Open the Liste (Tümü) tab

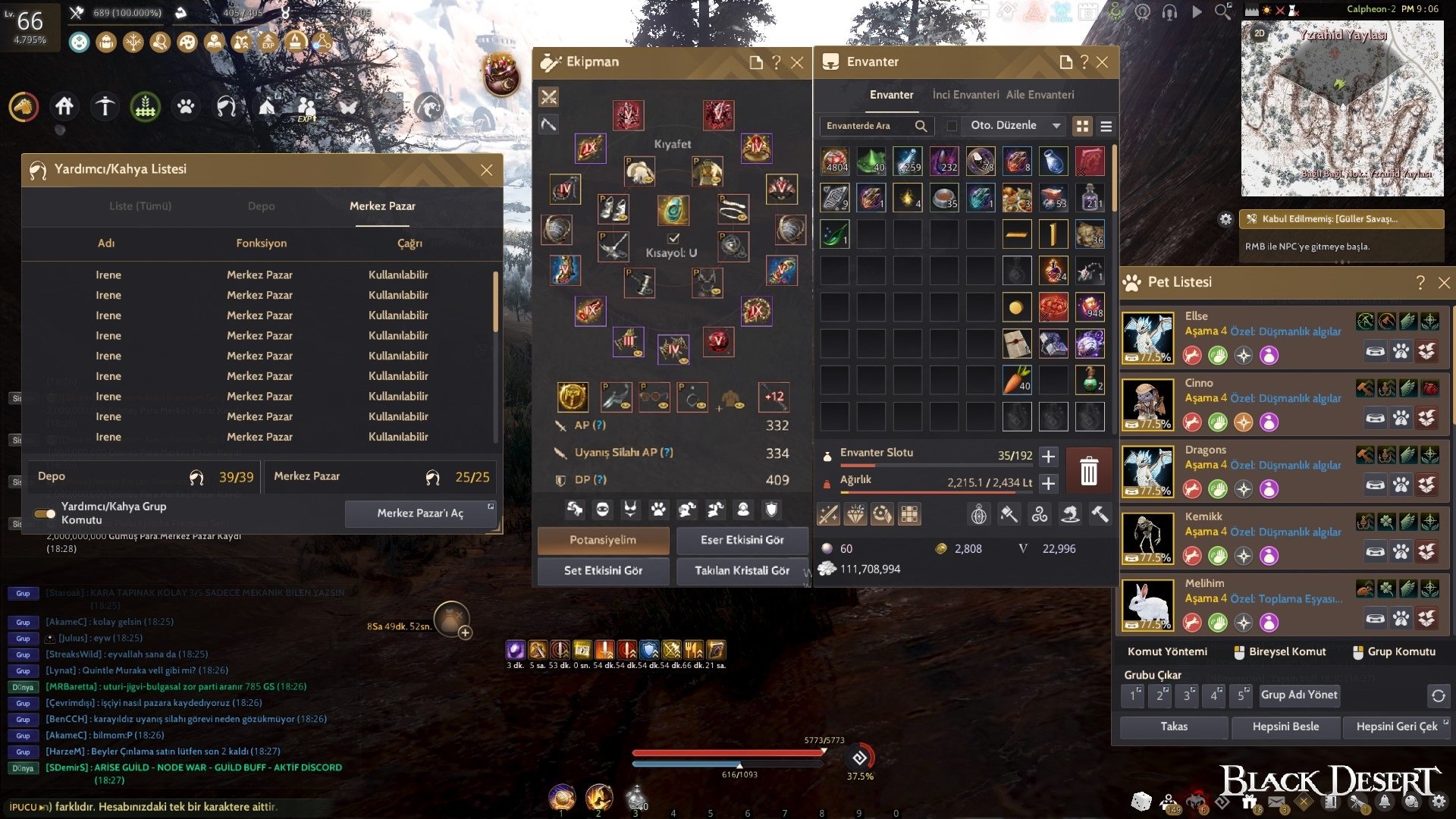pyautogui.click(x=140, y=206)
